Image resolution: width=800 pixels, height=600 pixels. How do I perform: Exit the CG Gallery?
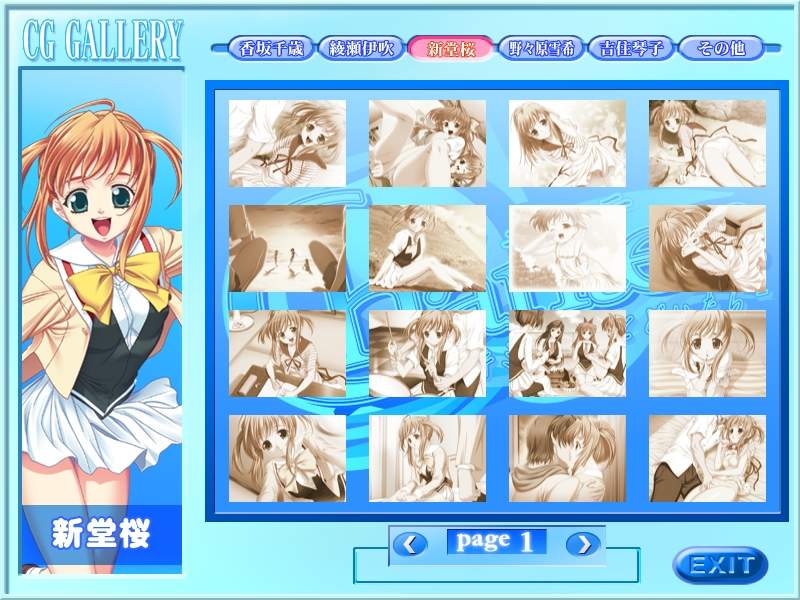(720, 564)
